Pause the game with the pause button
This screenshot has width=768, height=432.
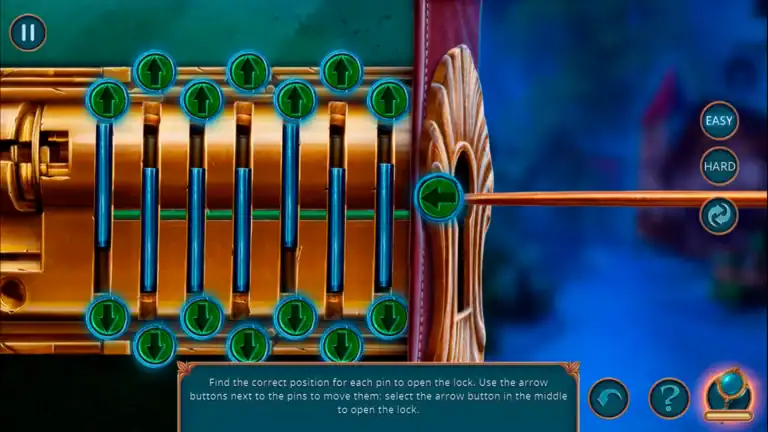click(28, 32)
